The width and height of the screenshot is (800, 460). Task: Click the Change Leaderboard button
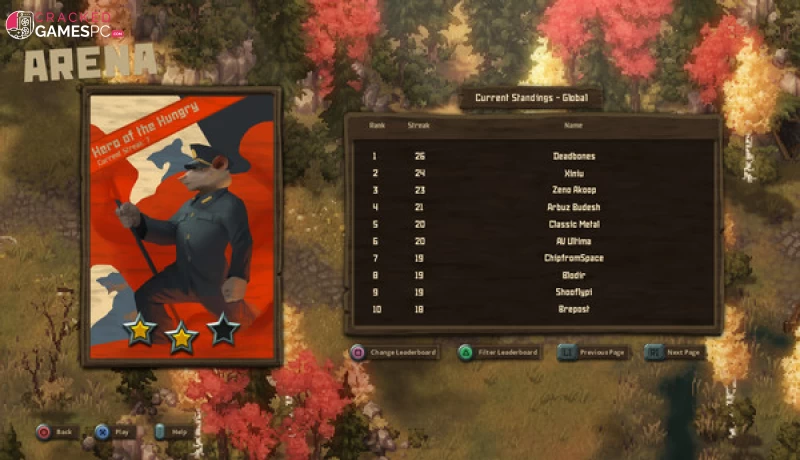click(393, 353)
